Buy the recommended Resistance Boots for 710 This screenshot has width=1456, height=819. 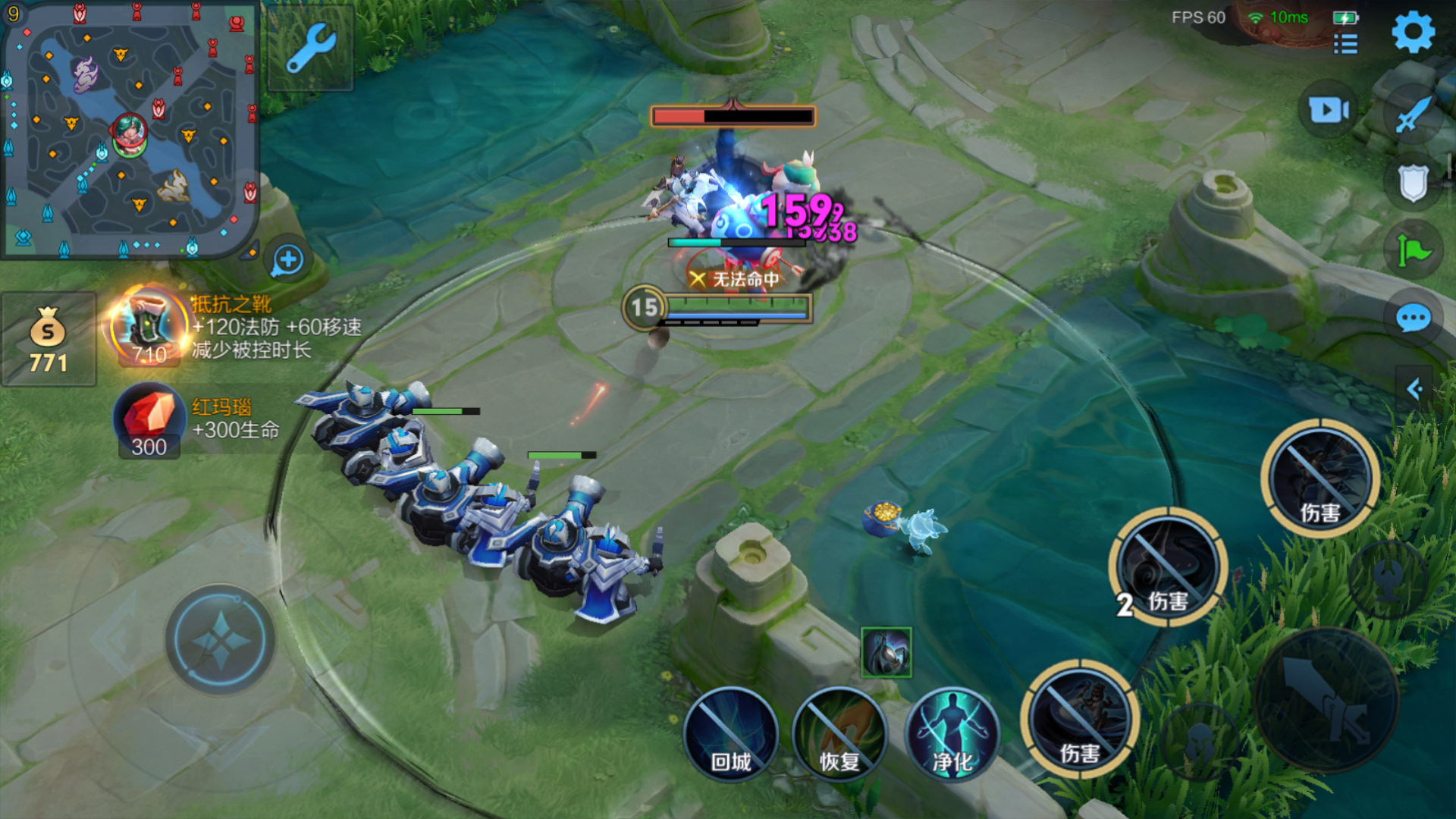(x=149, y=328)
